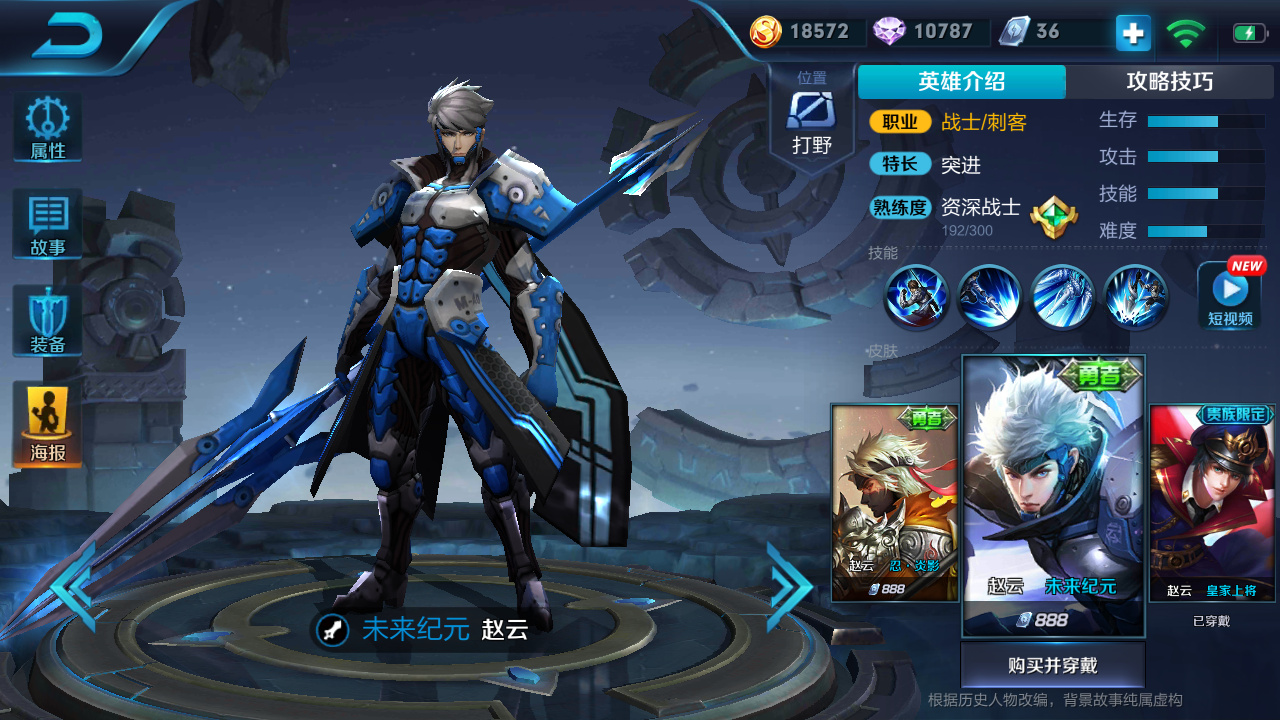Switch to next hero with right arrow
The height and width of the screenshot is (720, 1280).
point(790,586)
